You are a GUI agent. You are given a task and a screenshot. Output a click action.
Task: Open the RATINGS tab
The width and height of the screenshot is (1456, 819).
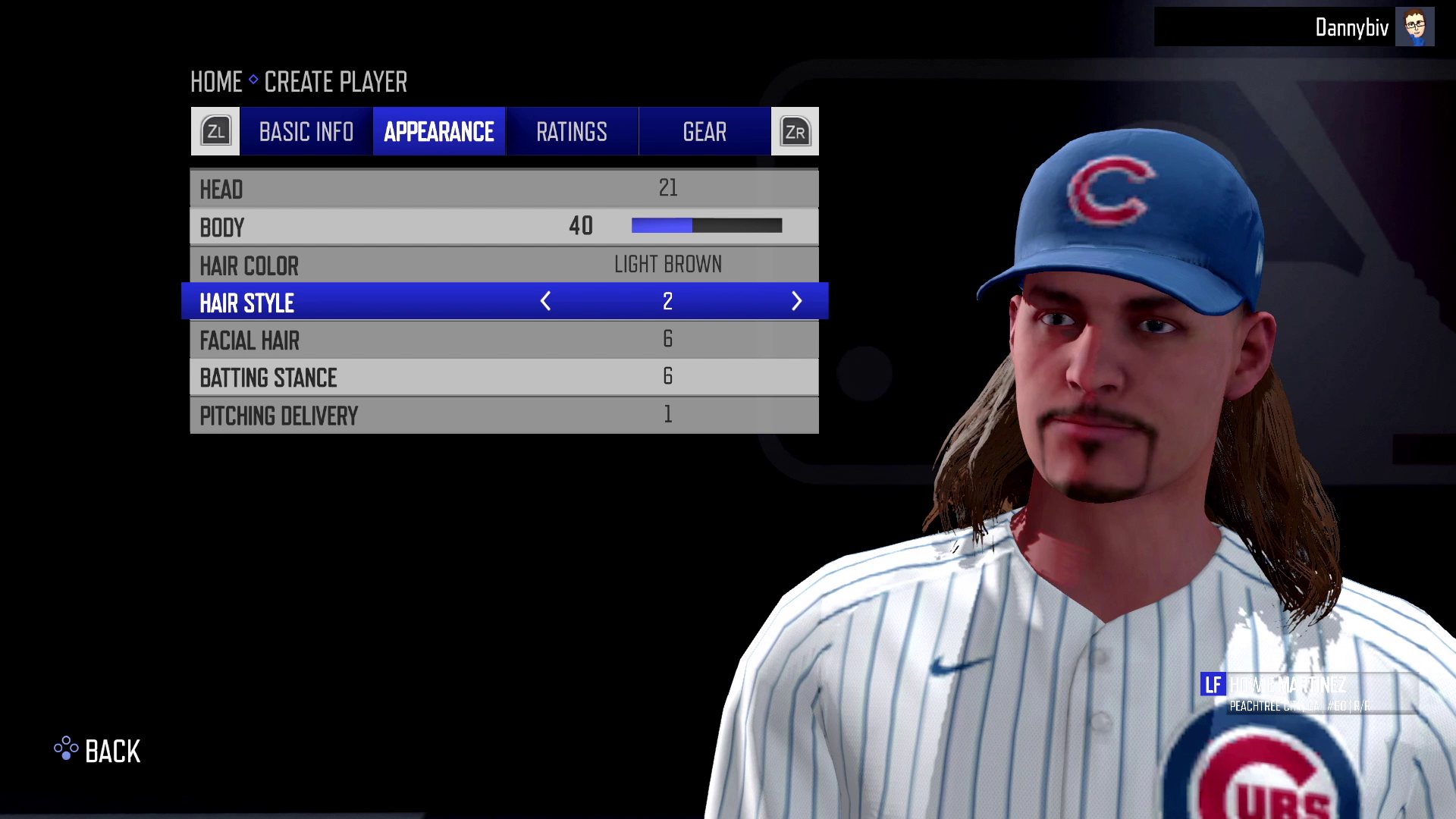tap(571, 131)
